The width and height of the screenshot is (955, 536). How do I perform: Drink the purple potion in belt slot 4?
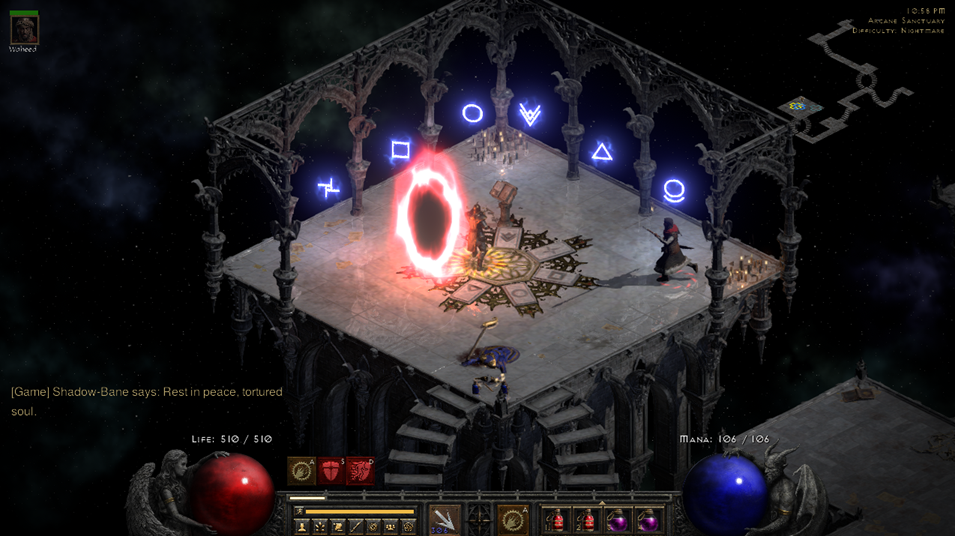click(x=648, y=521)
